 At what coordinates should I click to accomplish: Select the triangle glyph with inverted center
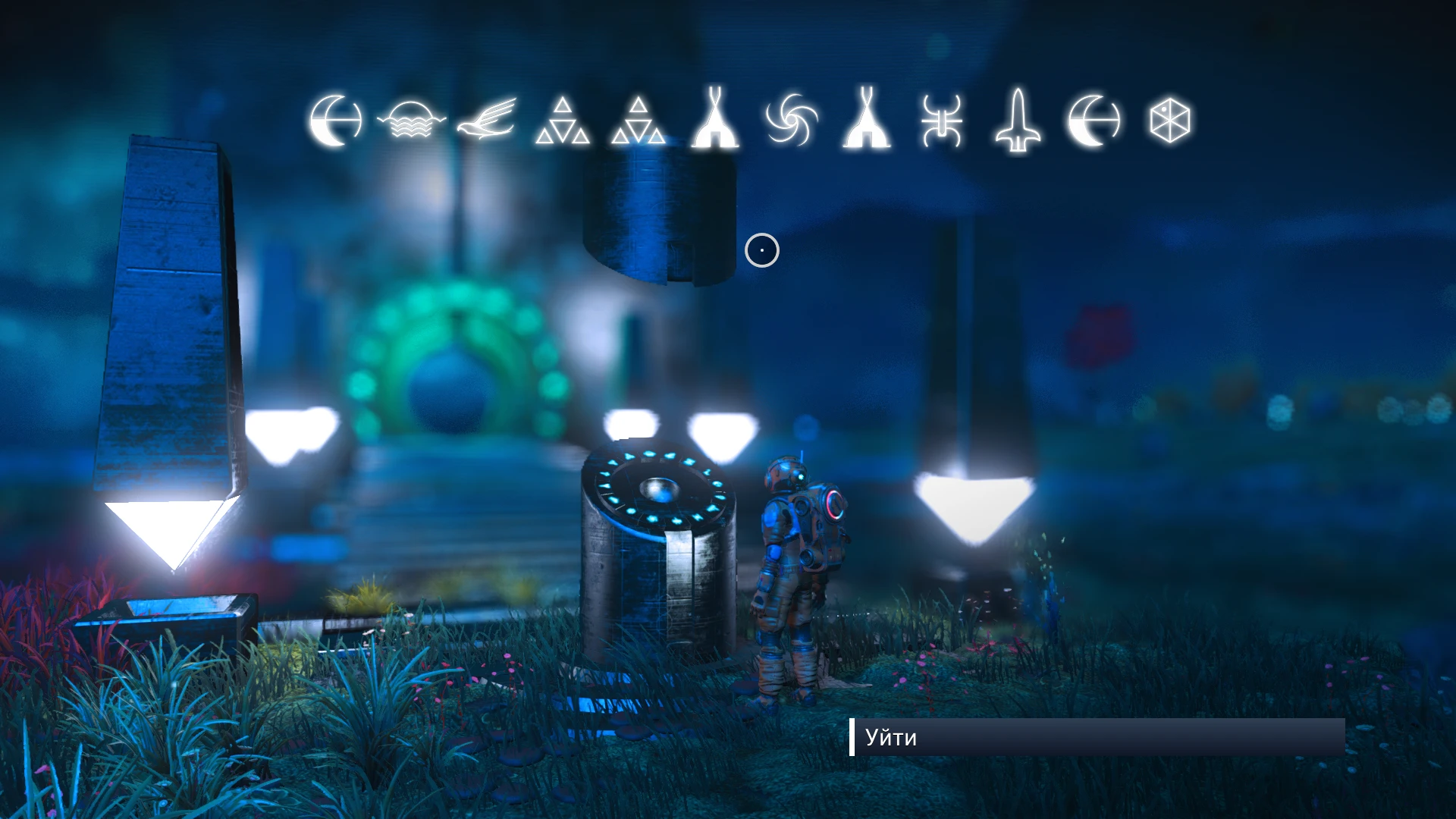coord(641,121)
